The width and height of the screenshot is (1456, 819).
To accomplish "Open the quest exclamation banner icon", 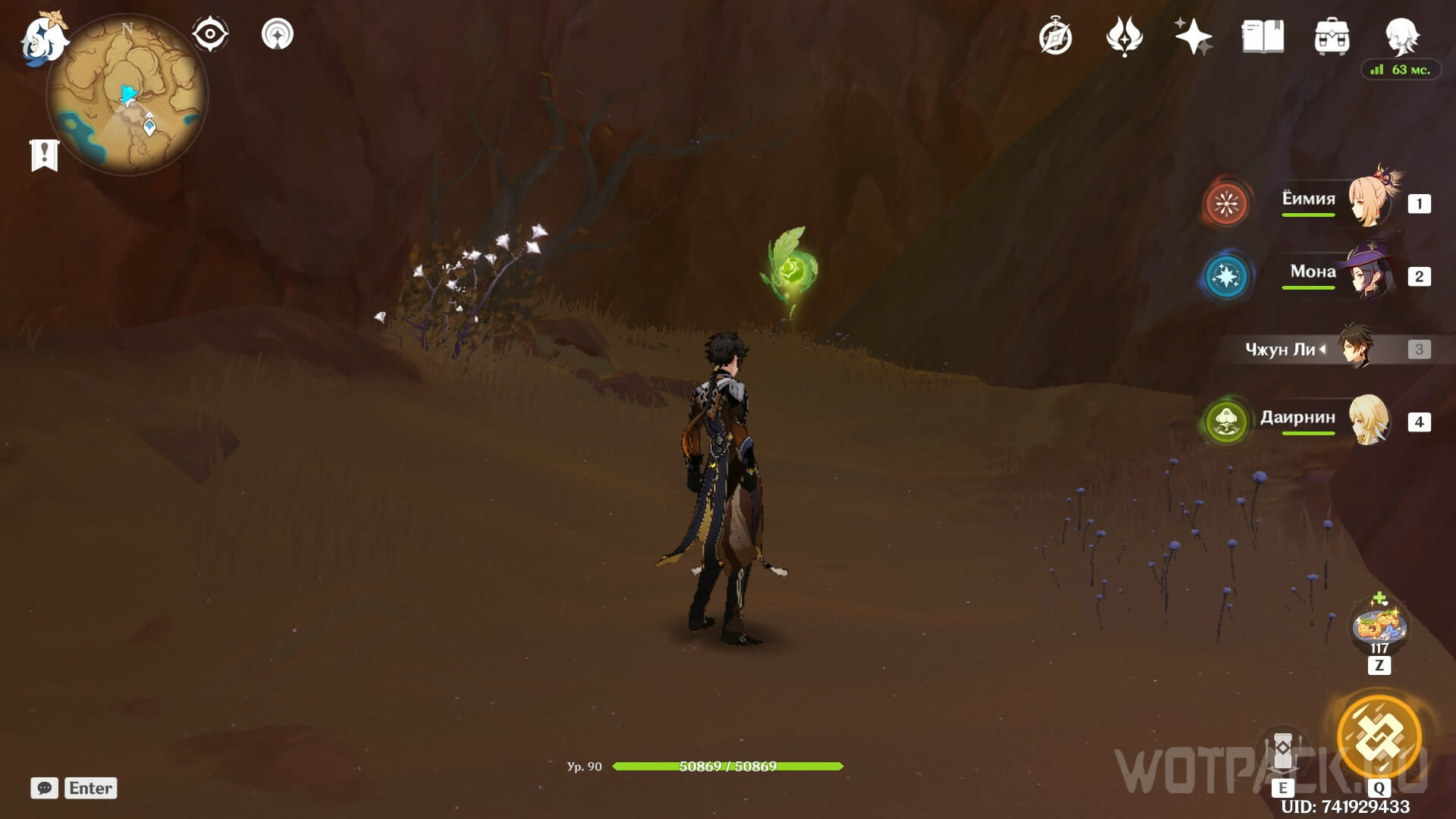I will tap(44, 155).
